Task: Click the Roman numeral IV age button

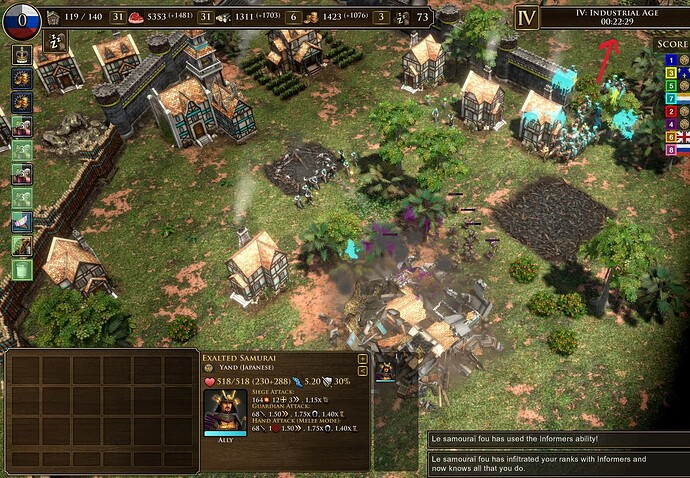Action: click(x=526, y=17)
